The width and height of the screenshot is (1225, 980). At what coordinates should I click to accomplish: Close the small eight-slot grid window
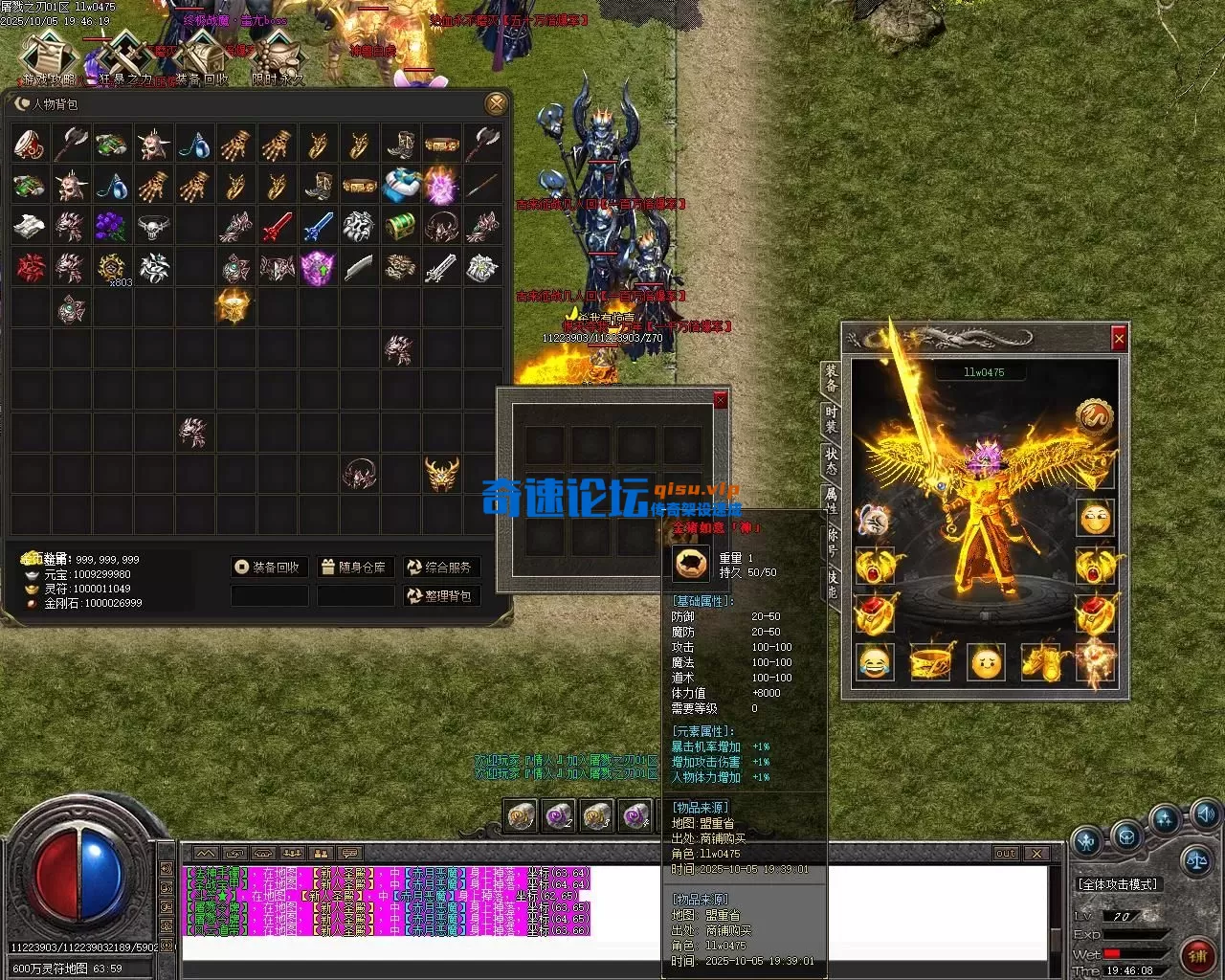coord(721,400)
